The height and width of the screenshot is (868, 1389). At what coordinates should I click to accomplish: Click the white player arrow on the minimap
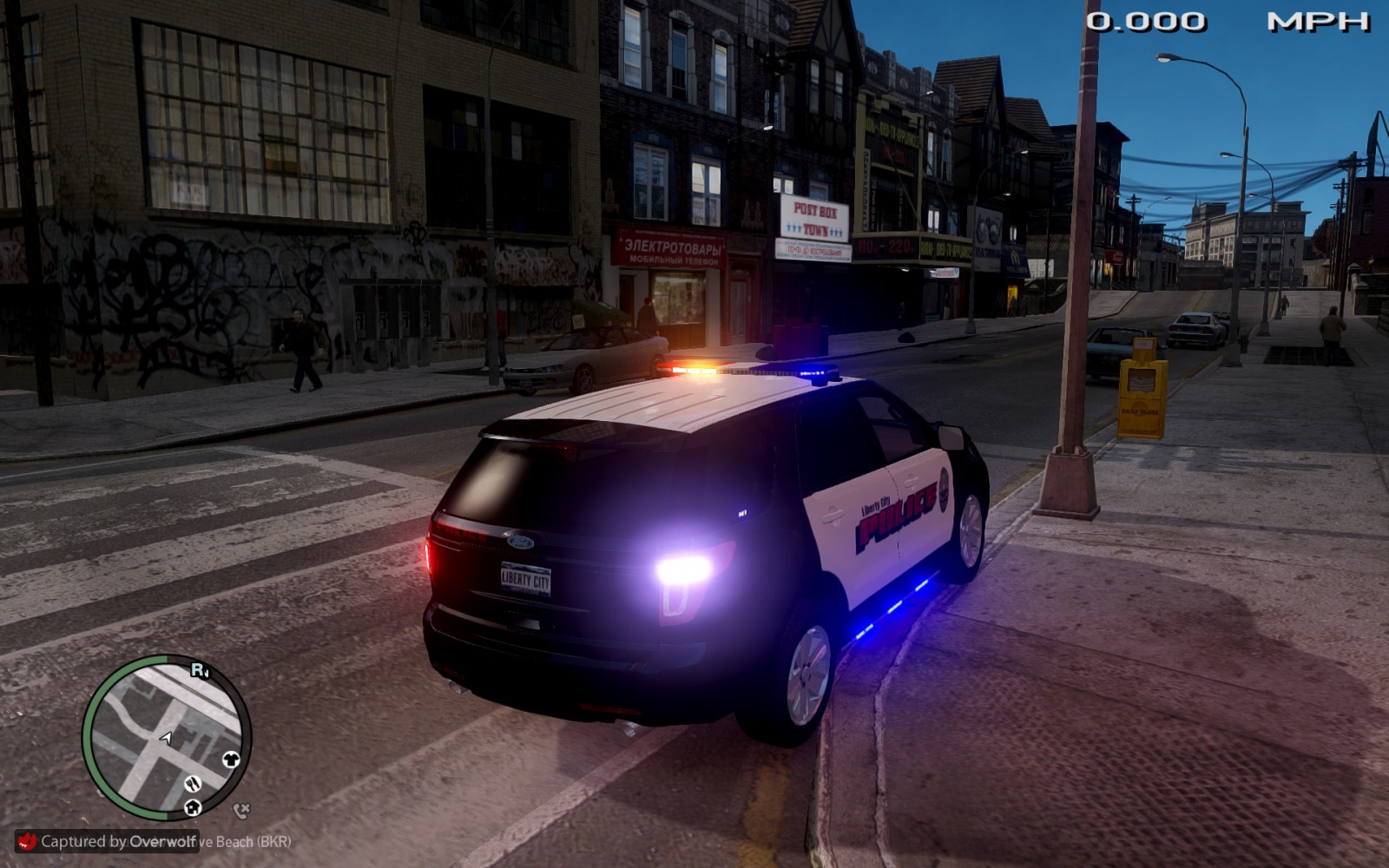coord(166,738)
